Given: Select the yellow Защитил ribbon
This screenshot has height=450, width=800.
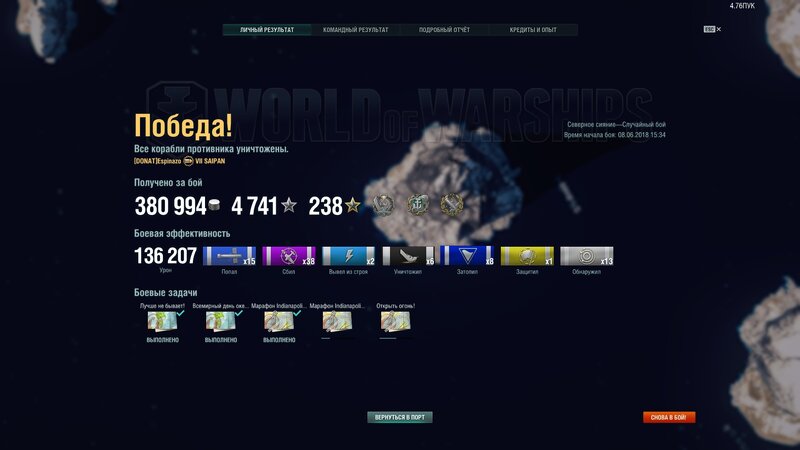Looking at the screenshot, I should [527, 256].
